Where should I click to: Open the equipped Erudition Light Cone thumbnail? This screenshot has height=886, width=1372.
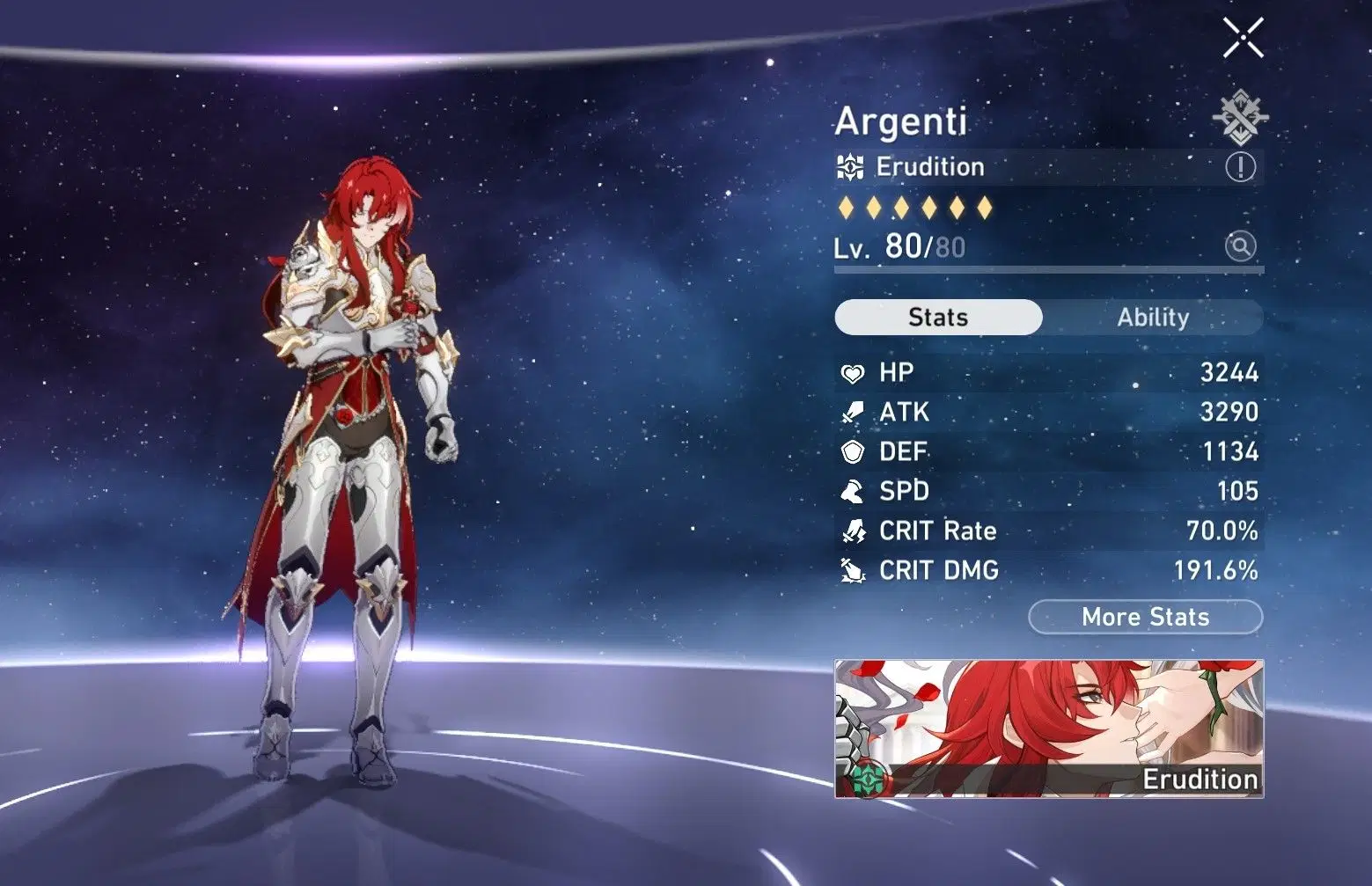point(1047,726)
